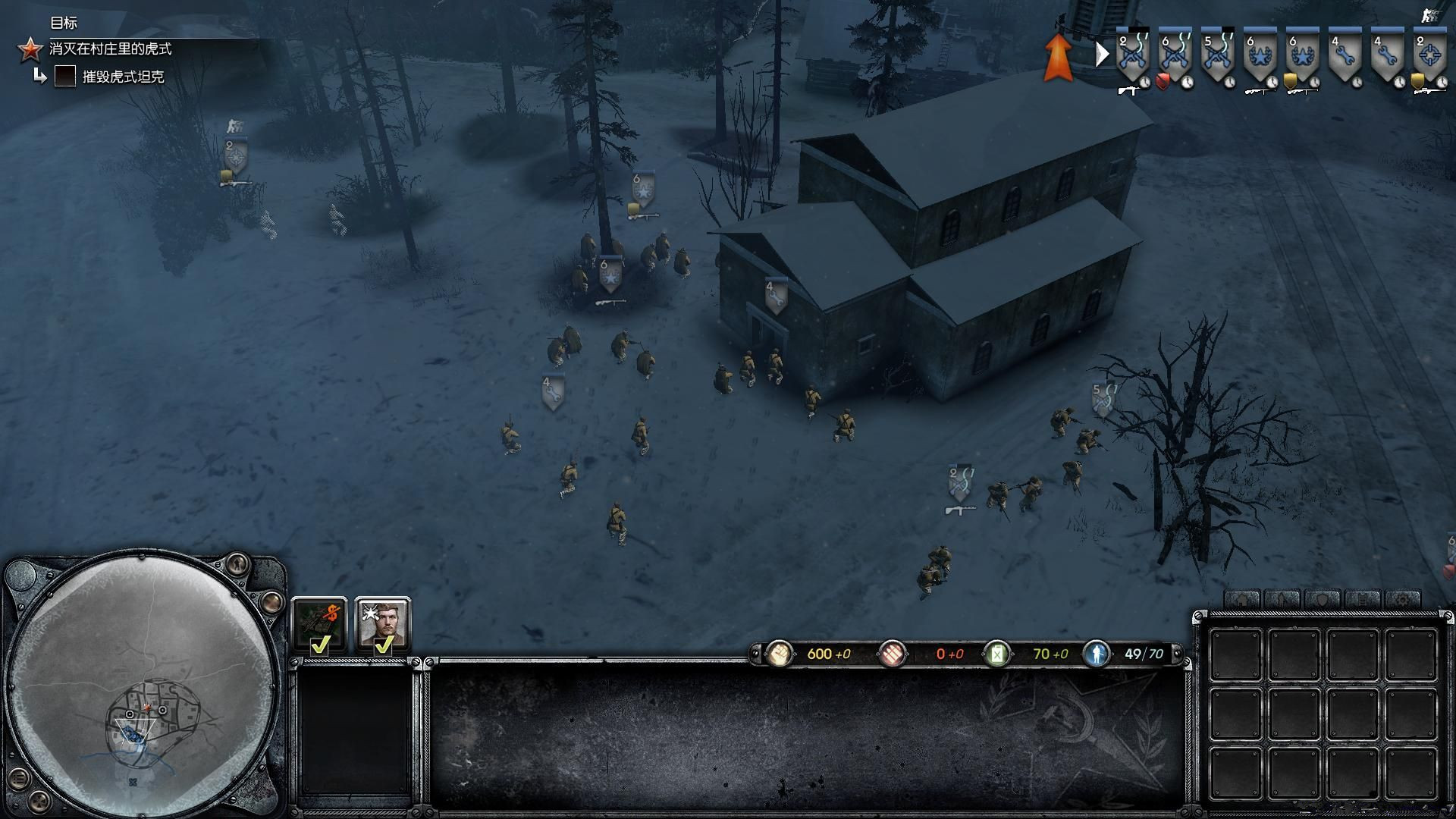Switch to the shield tab of command panel
The width and height of the screenshot is (1456, 819).
(1322, 599)
